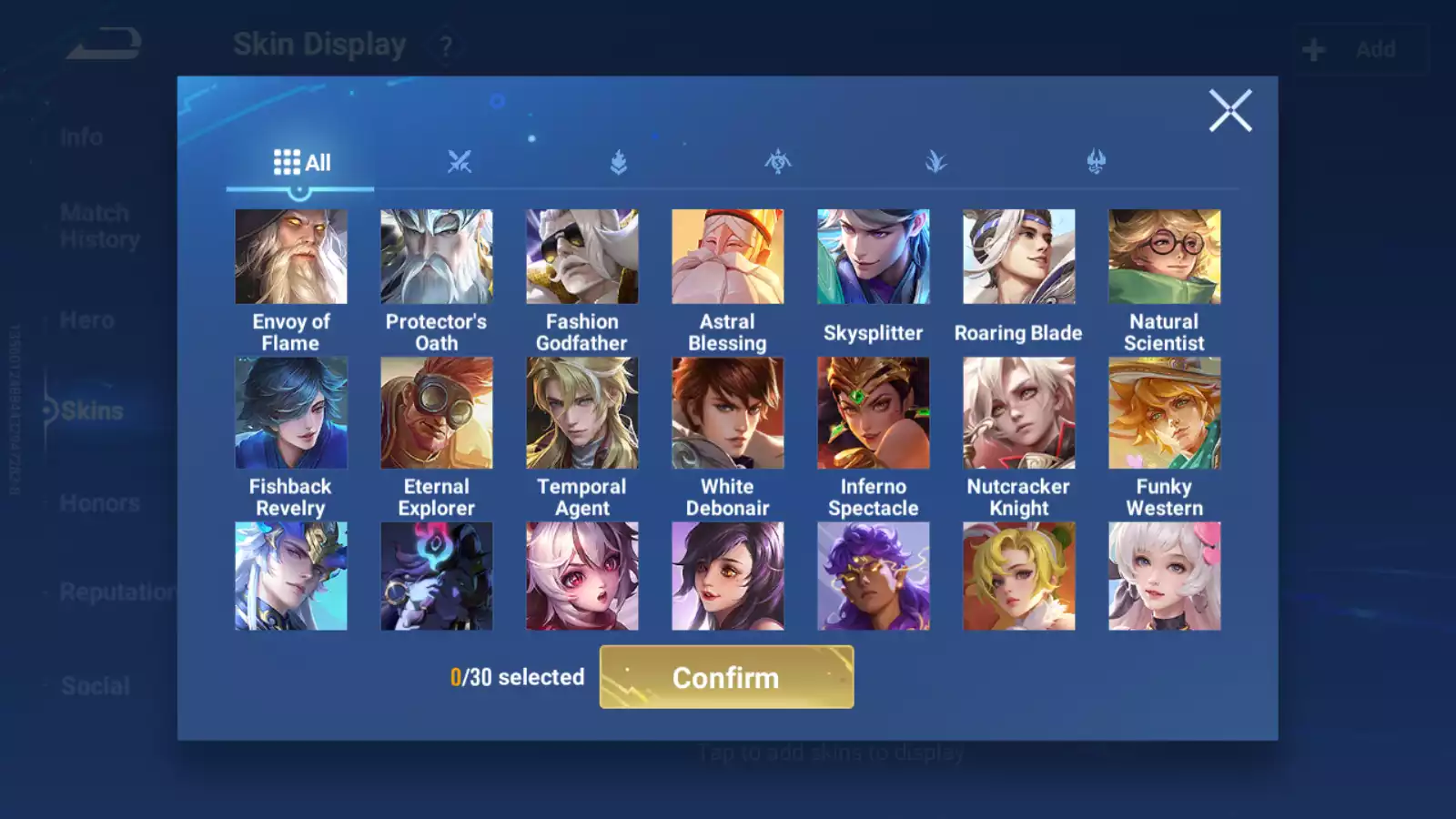This screenshot has width=1456, height=819.
Task: Select the Temporal Agent skin
Action: click(x=582, y=413)
